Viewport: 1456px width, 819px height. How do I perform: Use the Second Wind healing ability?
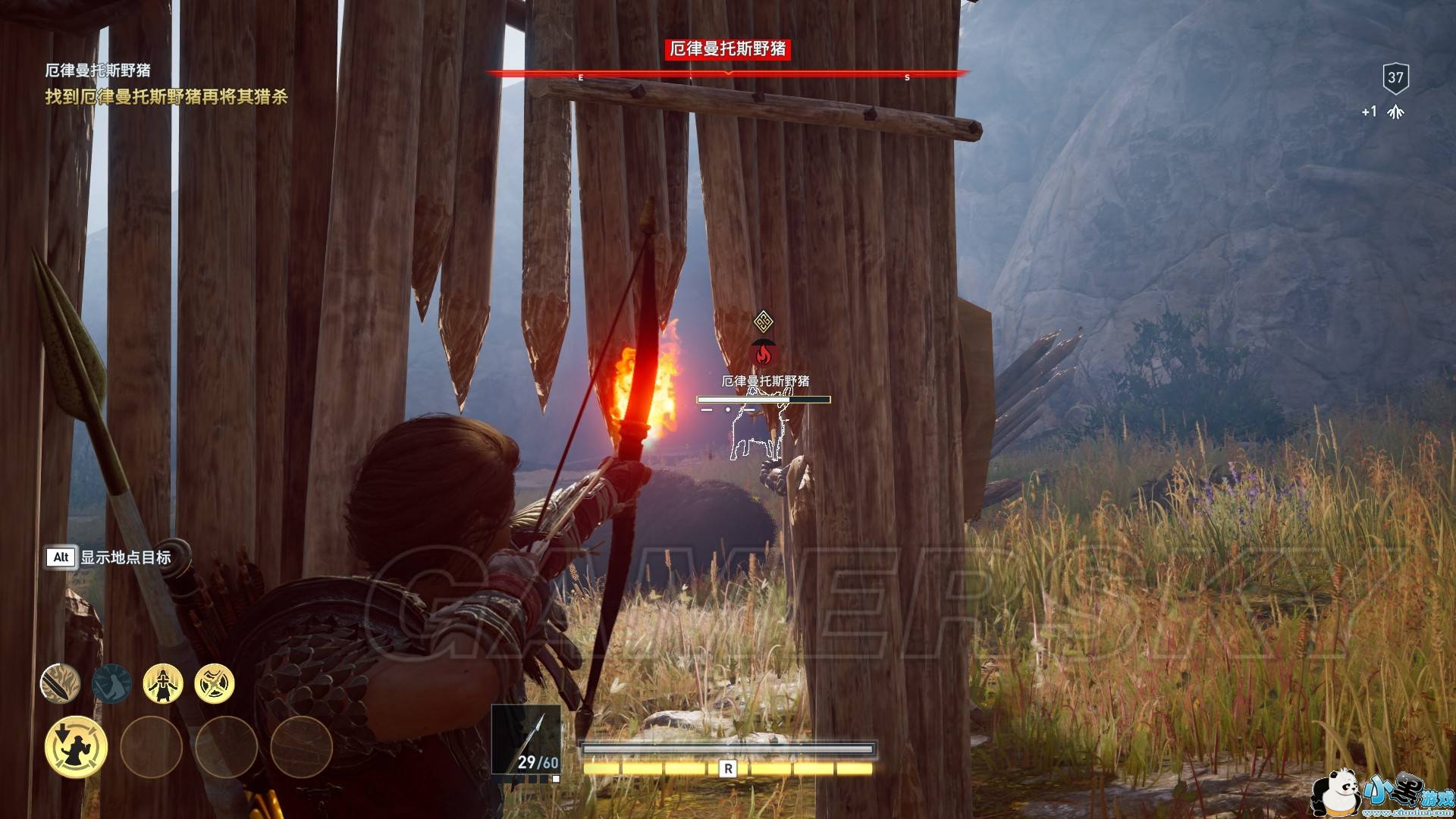(163, 683)
